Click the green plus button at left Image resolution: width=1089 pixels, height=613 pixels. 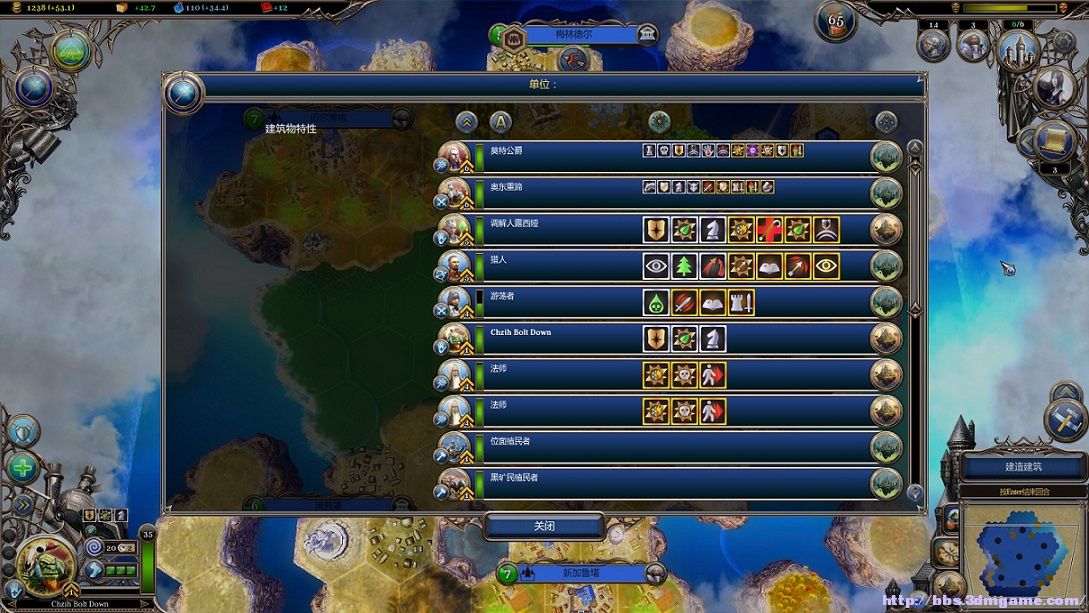pyautogui.click(x=22, y=467)
